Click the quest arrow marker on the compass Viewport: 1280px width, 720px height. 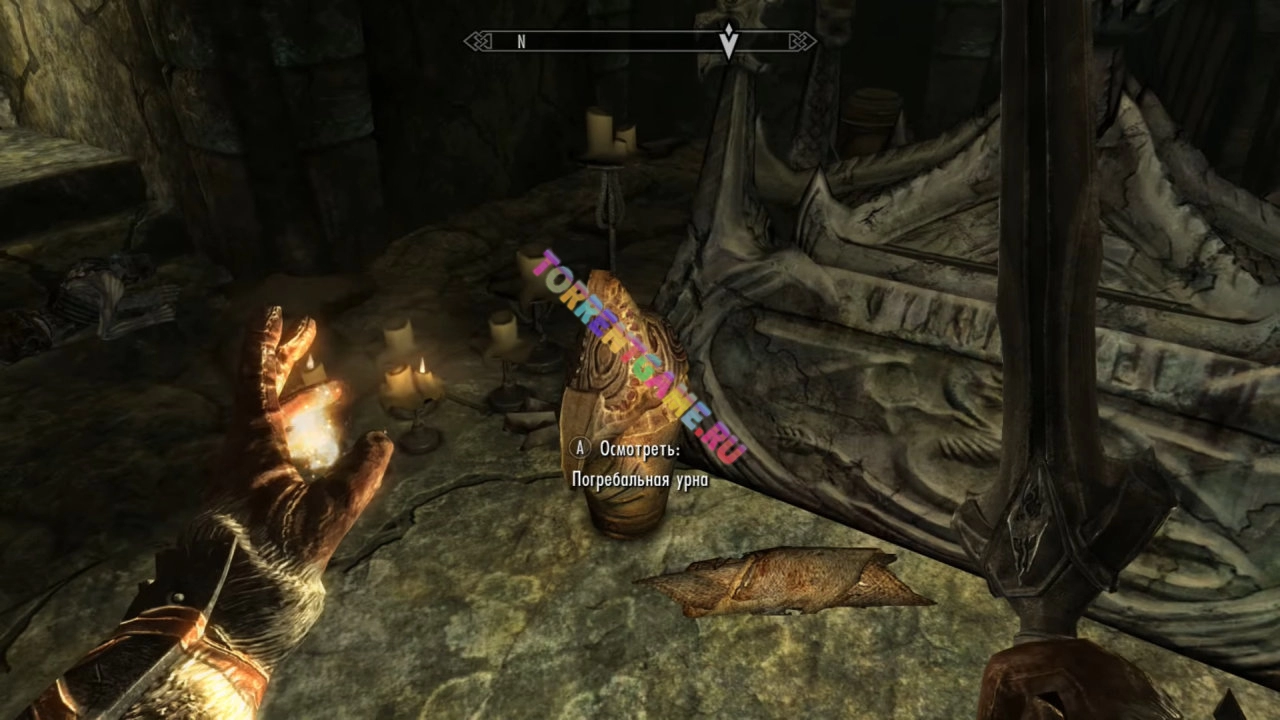click(730, 41)
